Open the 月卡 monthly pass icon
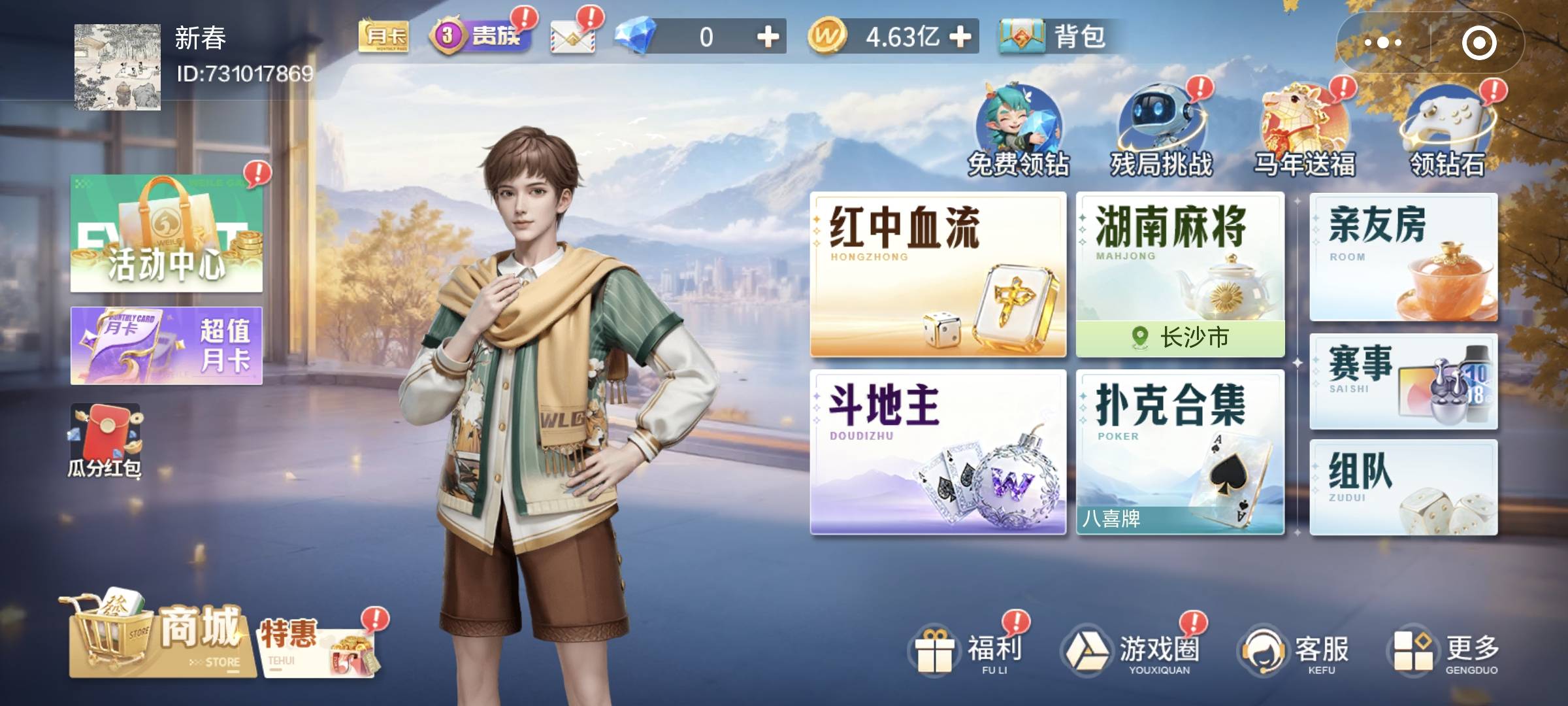 pos(382,36)
